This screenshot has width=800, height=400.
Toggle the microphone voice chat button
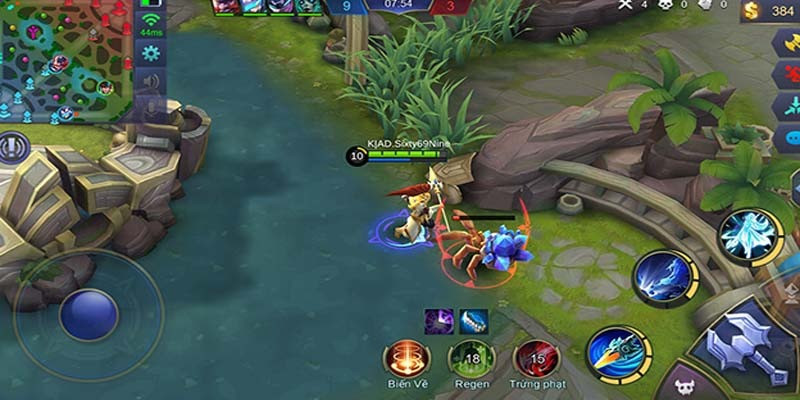tap(151, 108)
